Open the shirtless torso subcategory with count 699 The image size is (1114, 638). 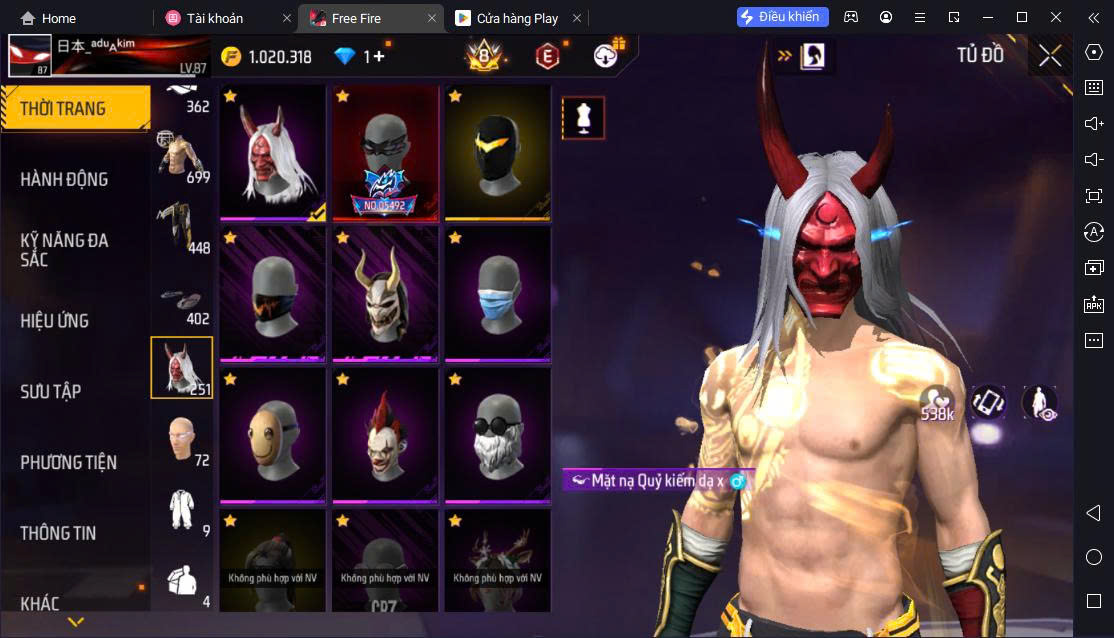tap(182, 157)
